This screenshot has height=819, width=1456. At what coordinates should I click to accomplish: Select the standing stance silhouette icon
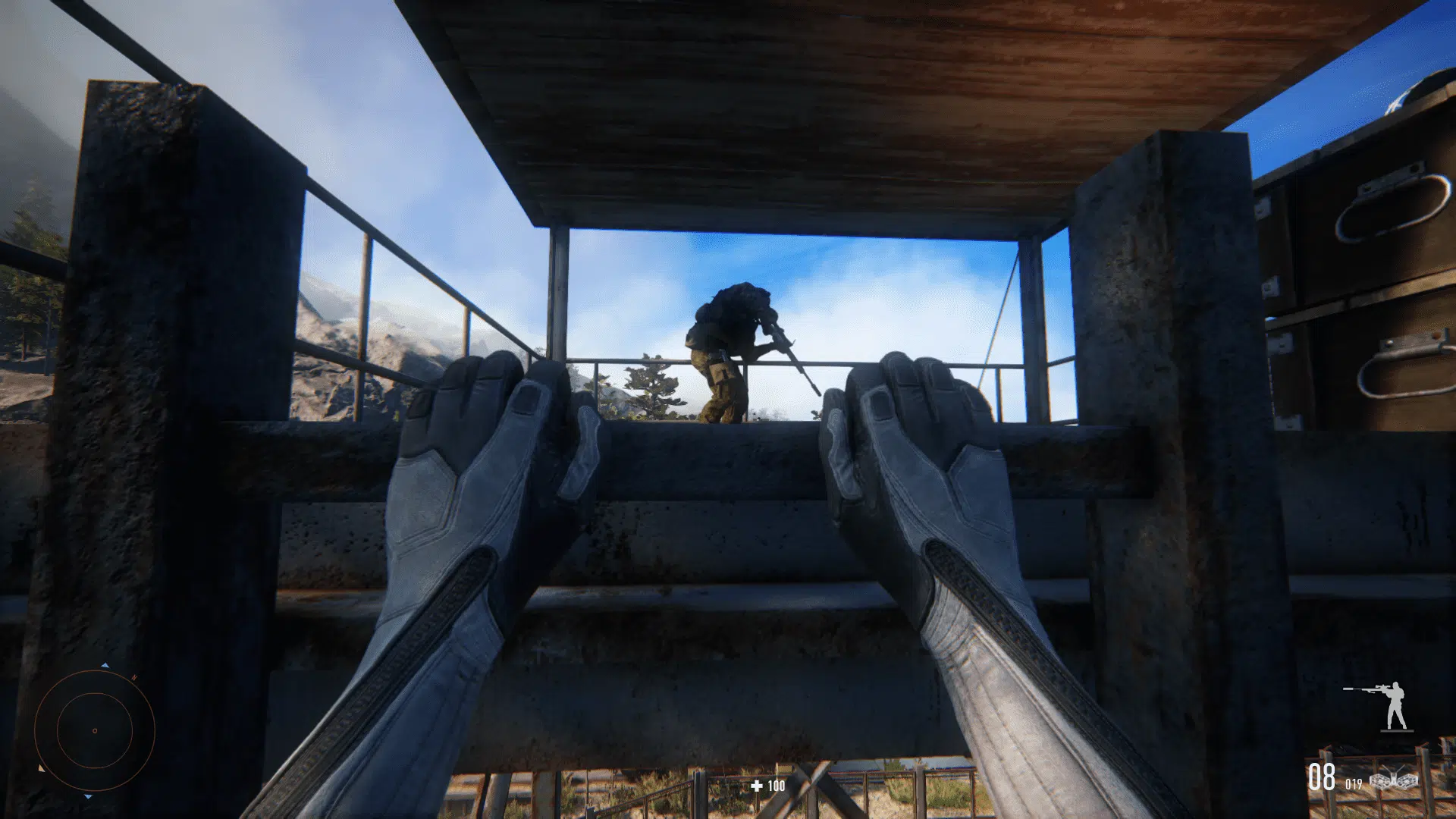(x=1397, y=704)
